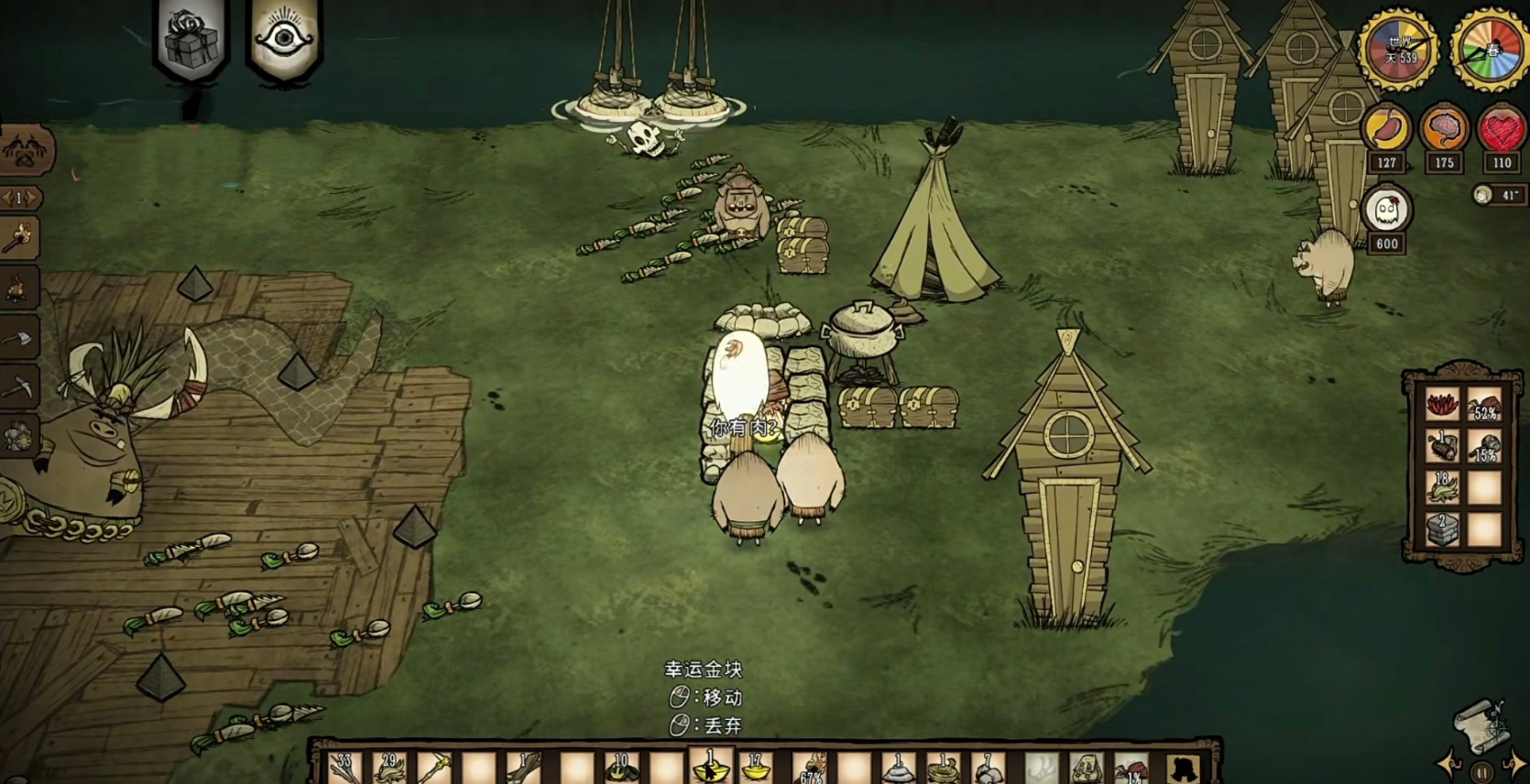Select the log in the backpack

[x=1441, y=446]
